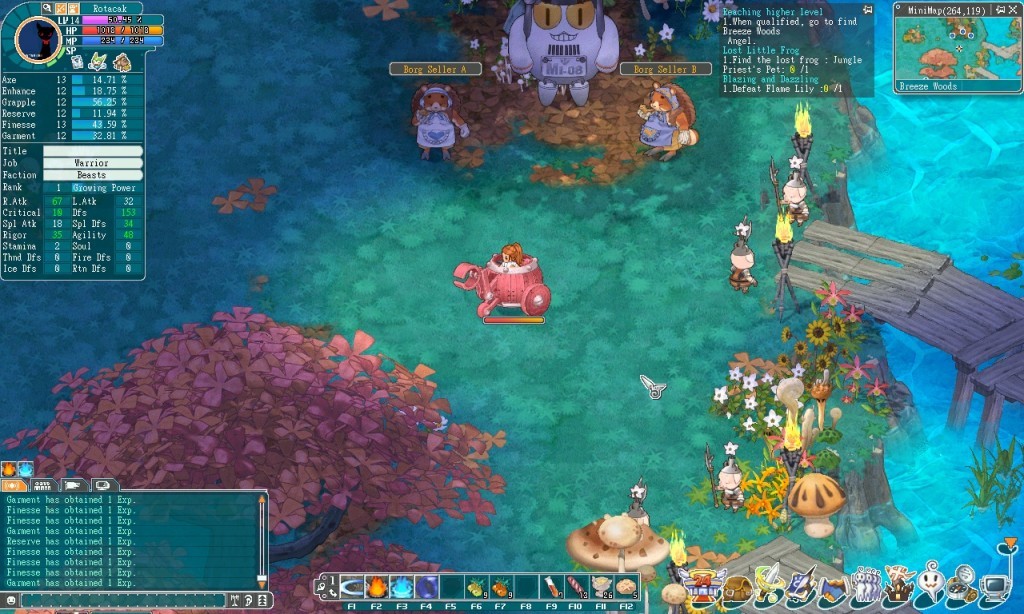Image resolution: width=1024 pixels, height=614 pixels.
Task: Select the Lost Little Frog quest entry
Action: [x=750, y=50]
